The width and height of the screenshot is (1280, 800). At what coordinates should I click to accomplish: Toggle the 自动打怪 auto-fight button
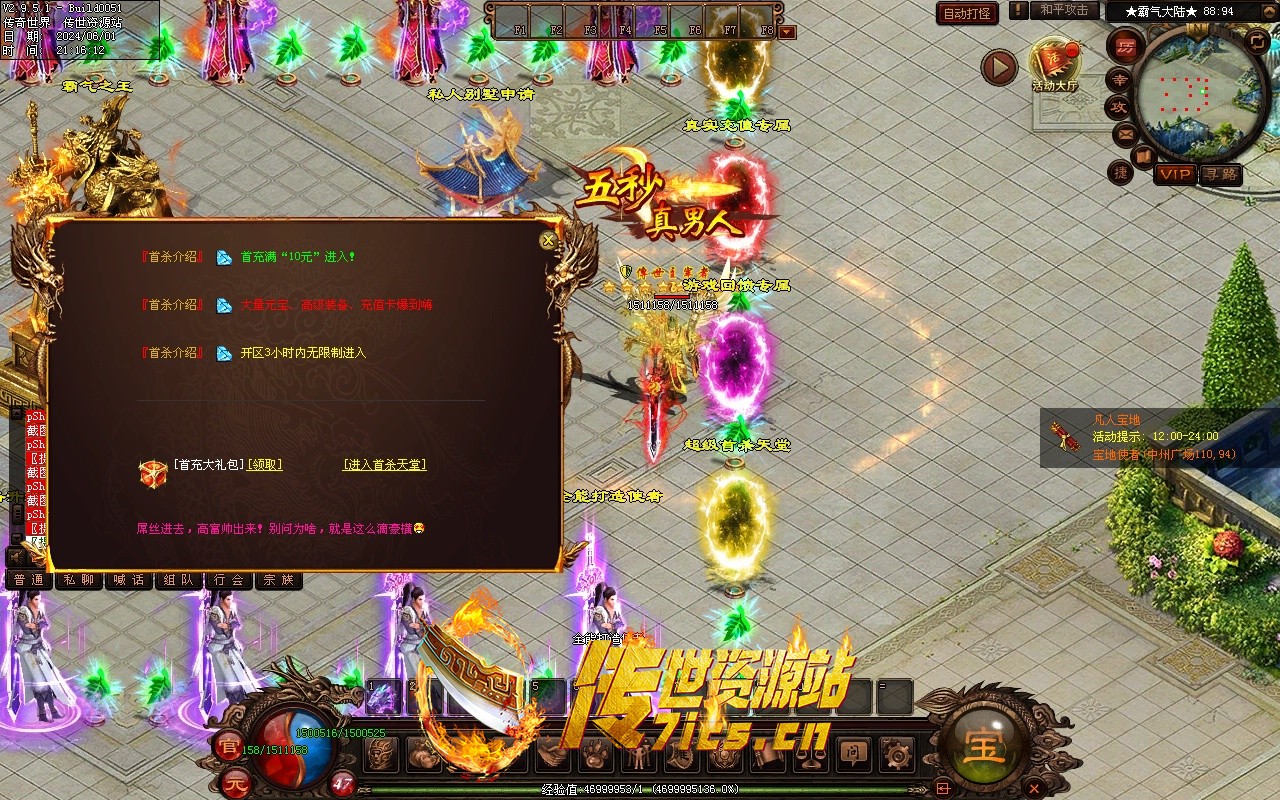pos(967,13)
